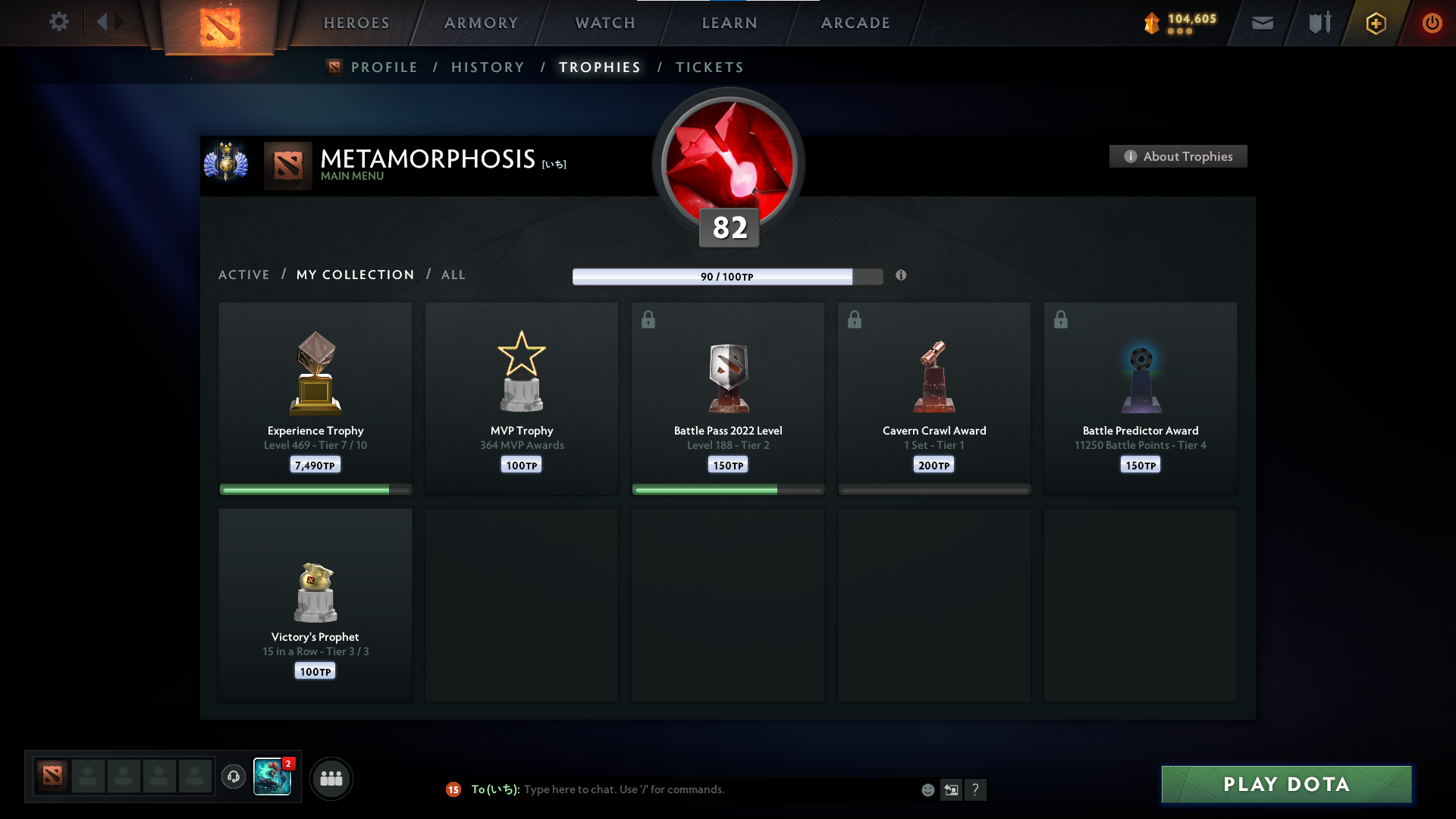Image resolution: width=1456 pixels, height=819 pixels.
Task: Click the 90/100TP progress bar
Action: (728, 276)
